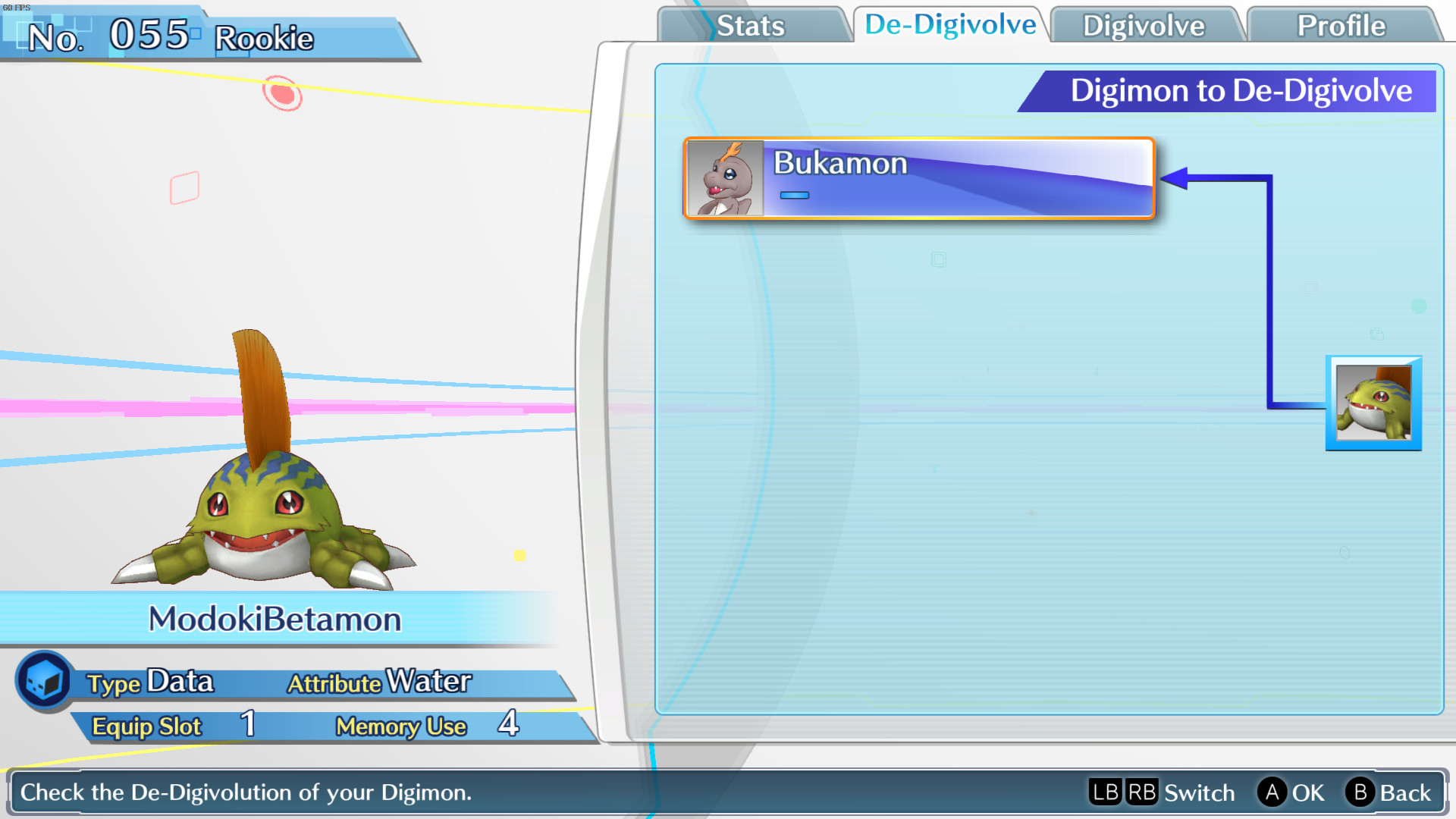Switch to the Stats tab
The width and height of the screenshot is (1456, 819).
[x=749, y=25]
